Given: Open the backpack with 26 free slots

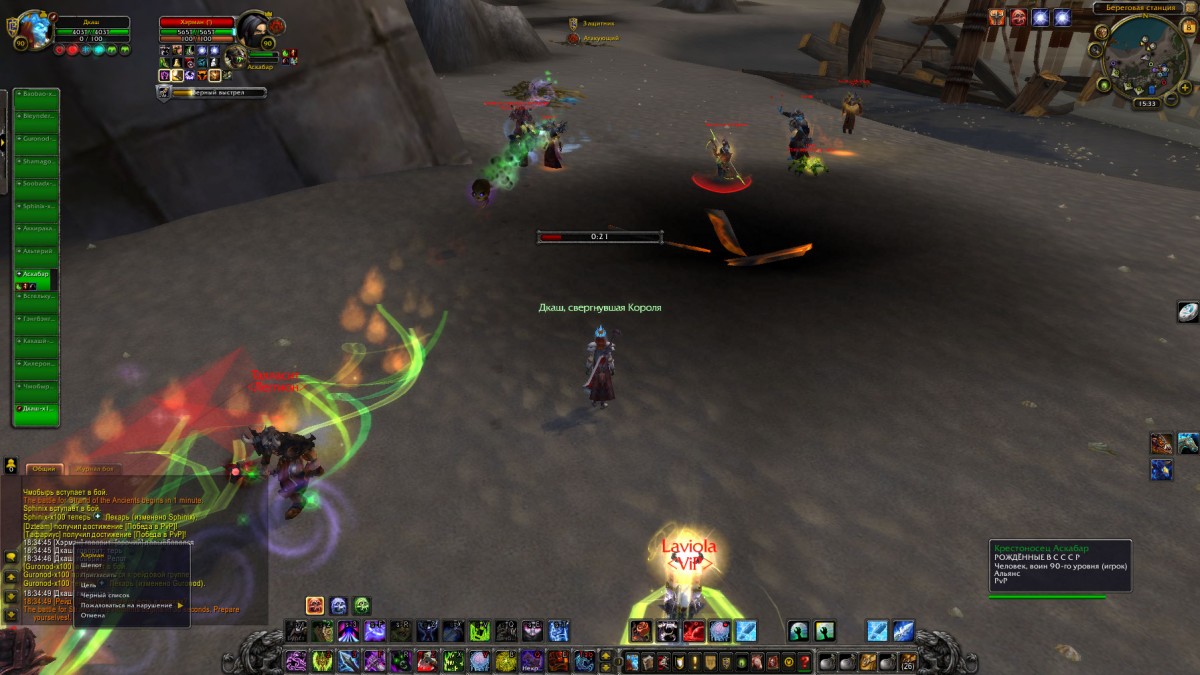Looking at the screenshot, I should click(x=907, y=662).
